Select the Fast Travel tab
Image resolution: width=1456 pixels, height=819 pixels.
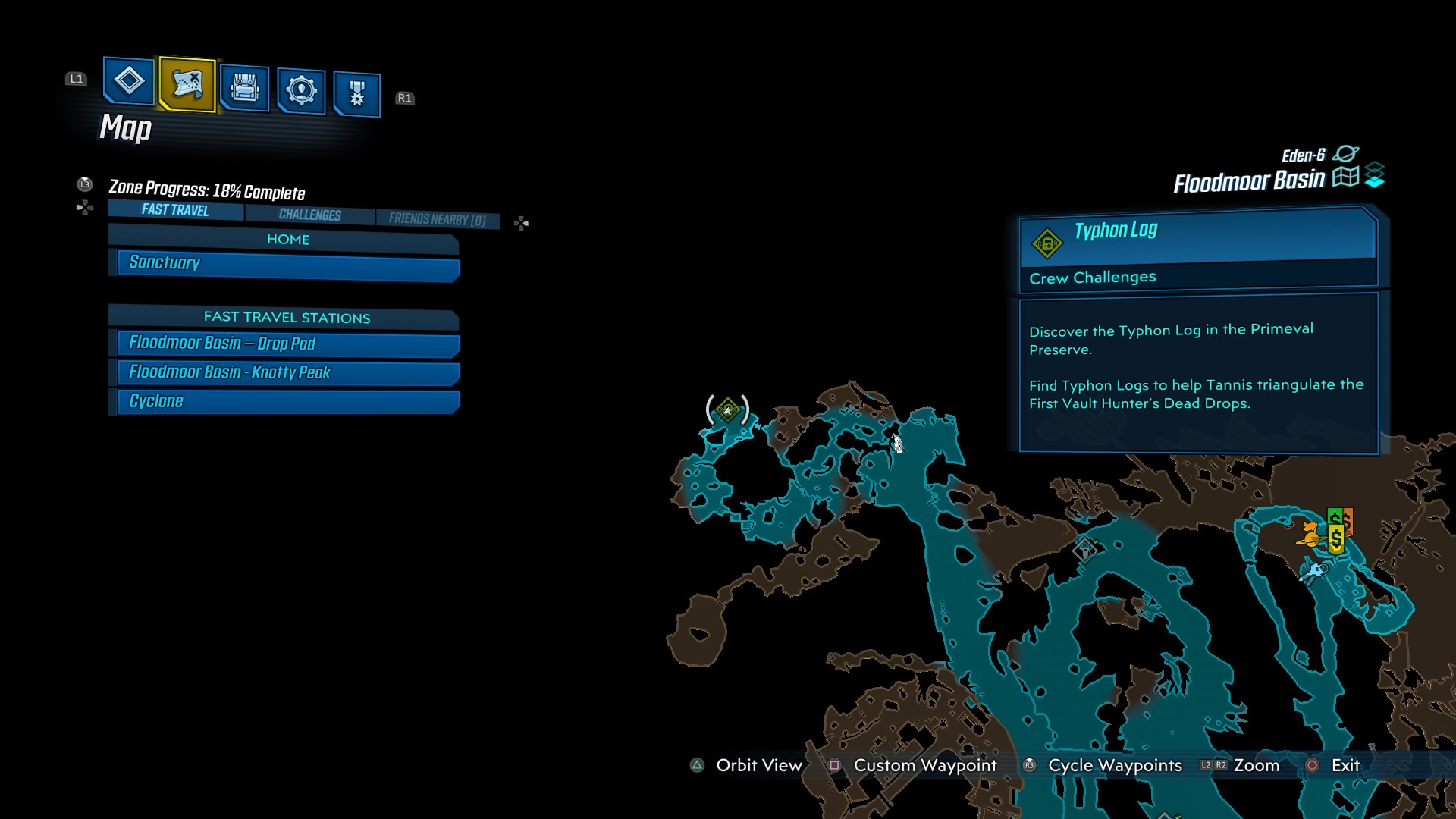click(x=174, y=210)
